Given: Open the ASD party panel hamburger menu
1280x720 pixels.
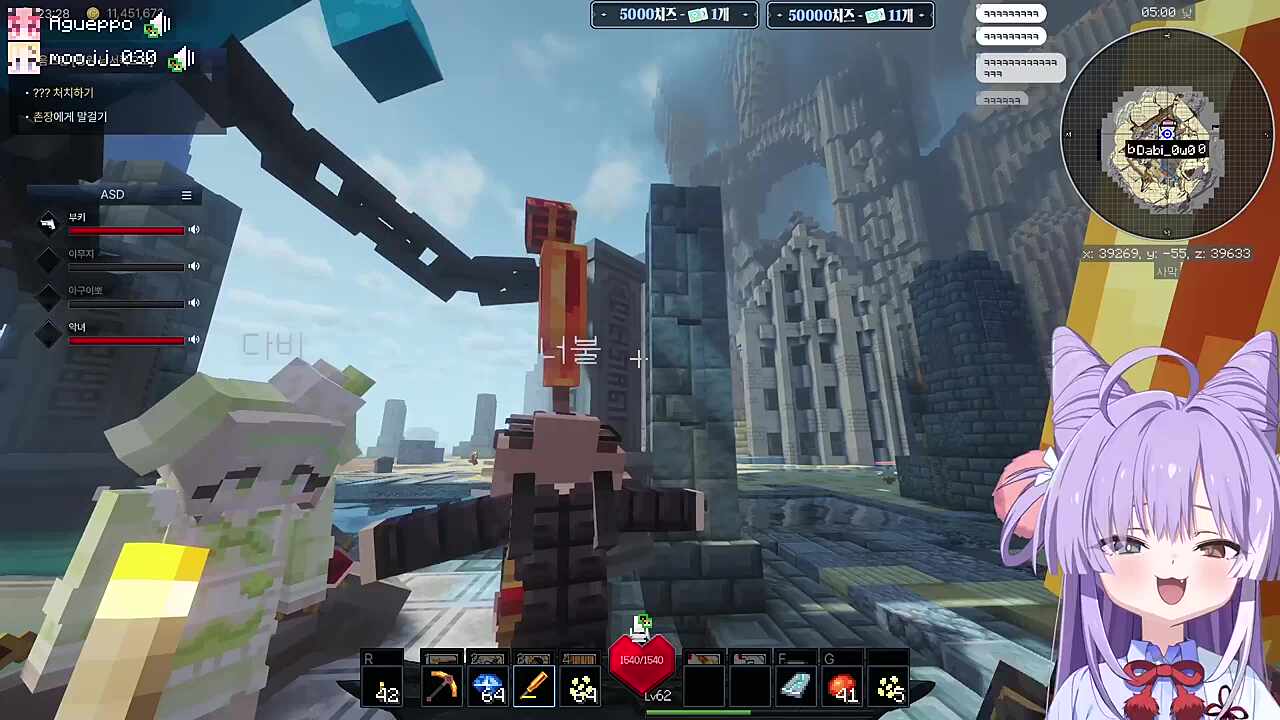Looking at the screenshot, I should [186, 195].
